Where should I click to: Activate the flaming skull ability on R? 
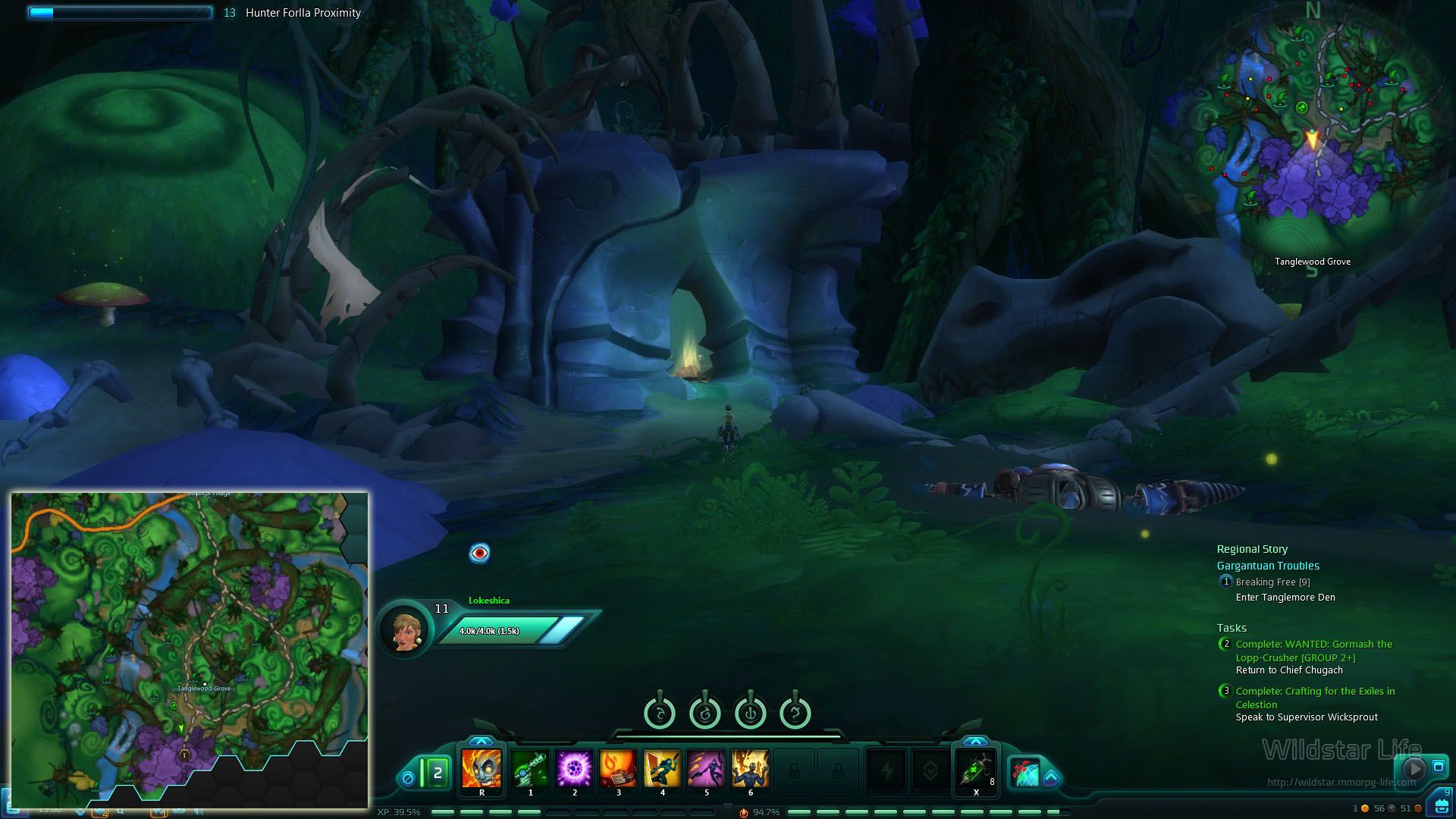482,769
